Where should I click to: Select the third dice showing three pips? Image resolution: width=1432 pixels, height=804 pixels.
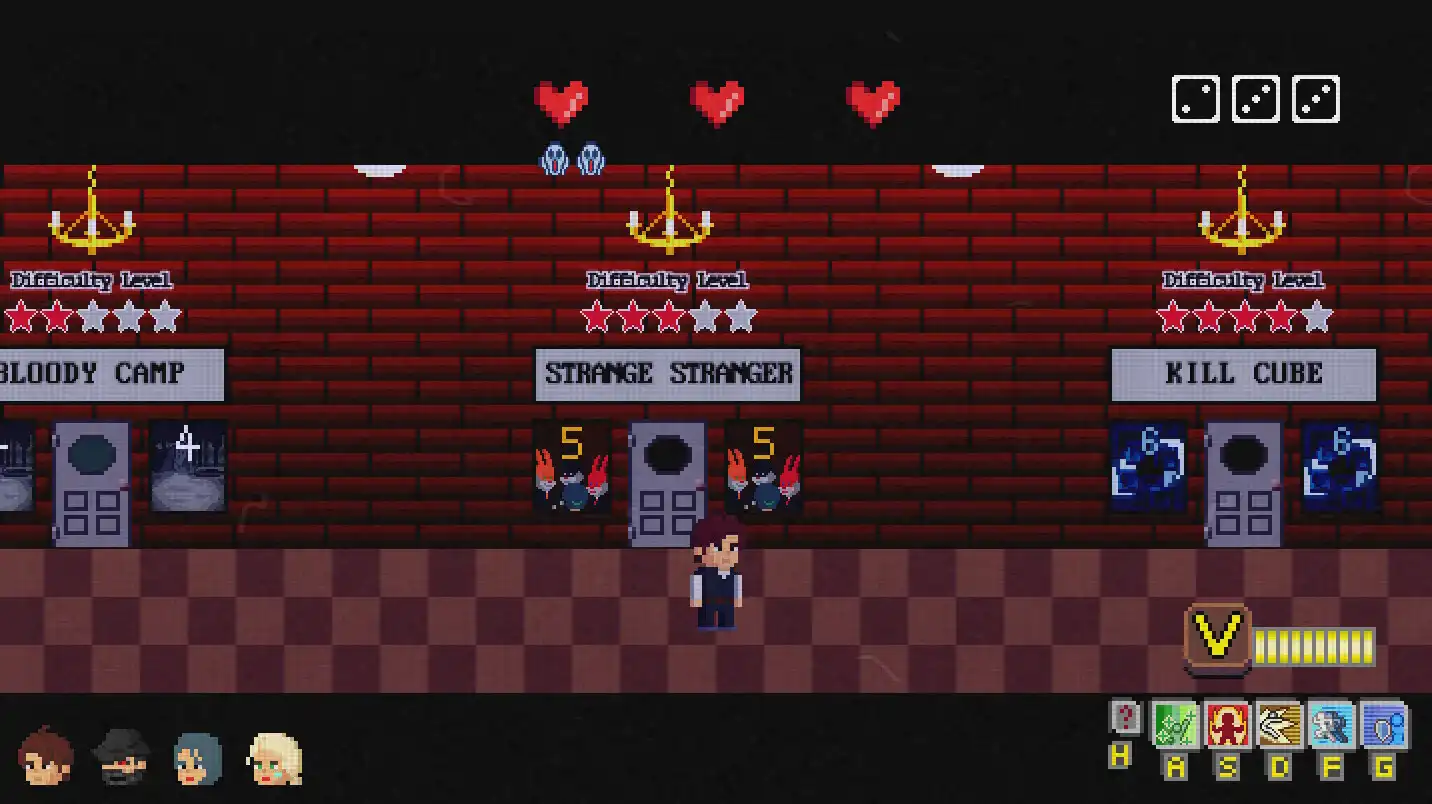pyautogui.click(x=1316, y=98)
